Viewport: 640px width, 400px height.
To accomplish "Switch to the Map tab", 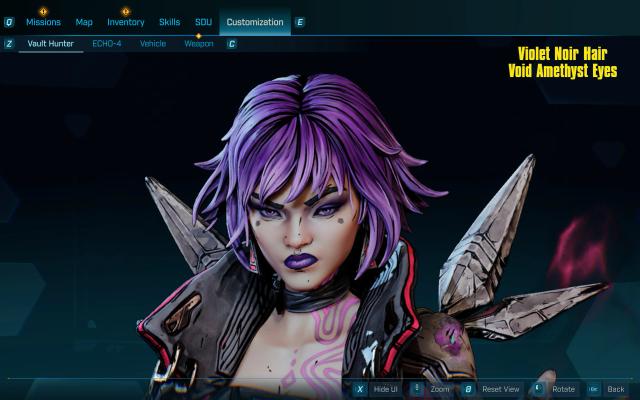I will pyautogui.click(x=84, y=22).
